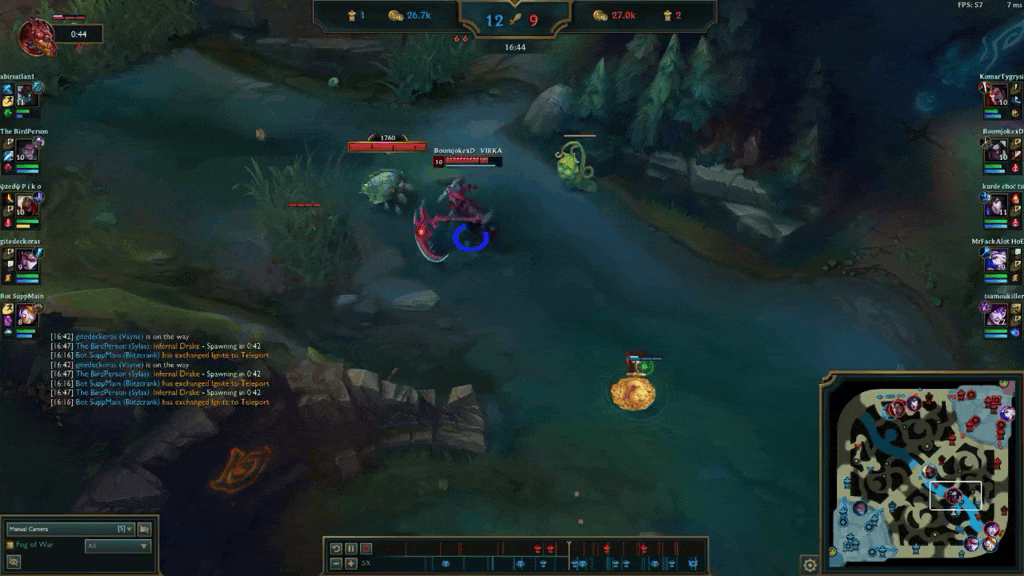Decrease replay speed with the minus button
Viewport: 1024px width, 576px height.
[x=336, y=564]
